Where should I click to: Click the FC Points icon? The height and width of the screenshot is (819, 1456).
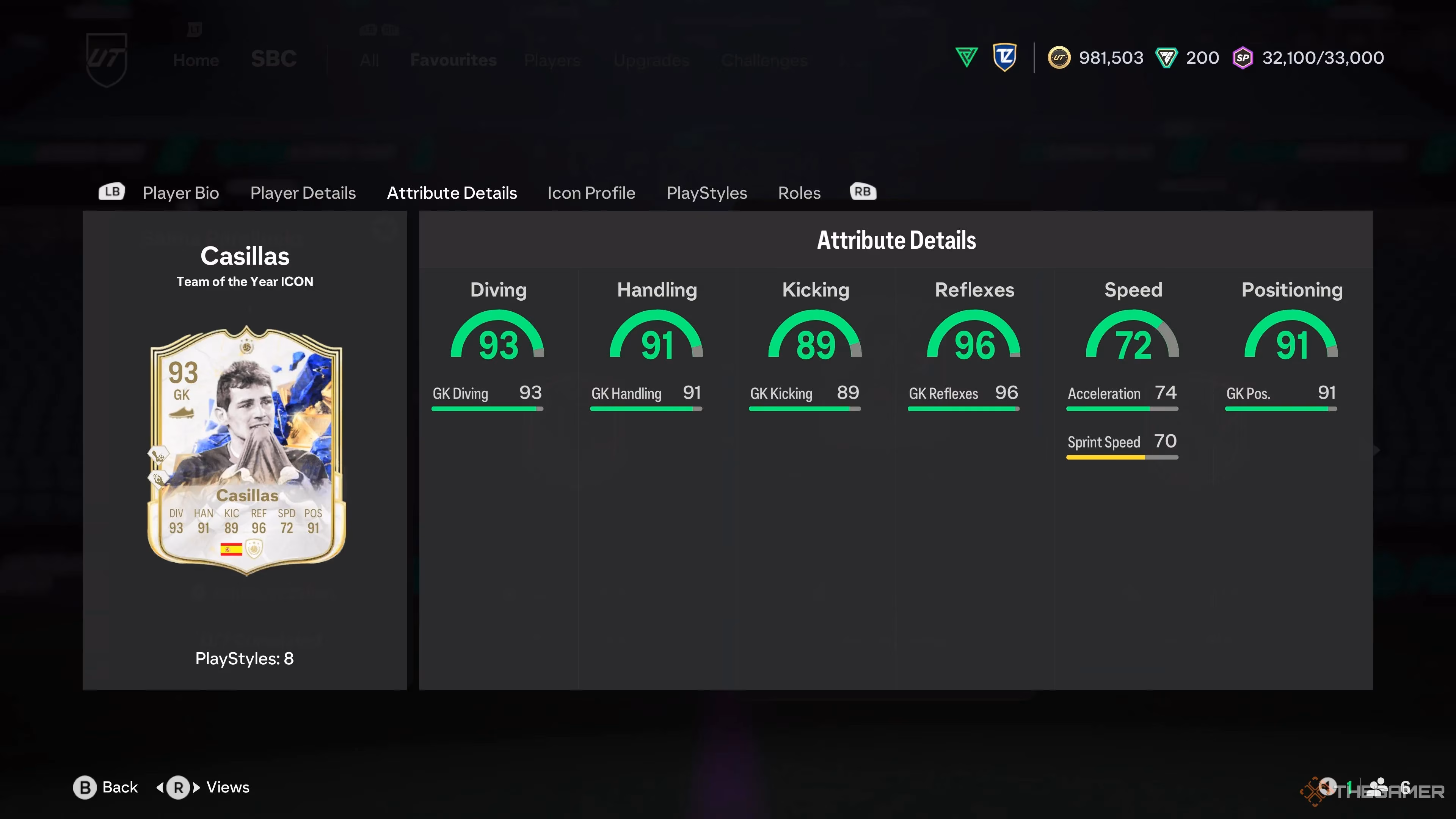[x=1167, y=58]
